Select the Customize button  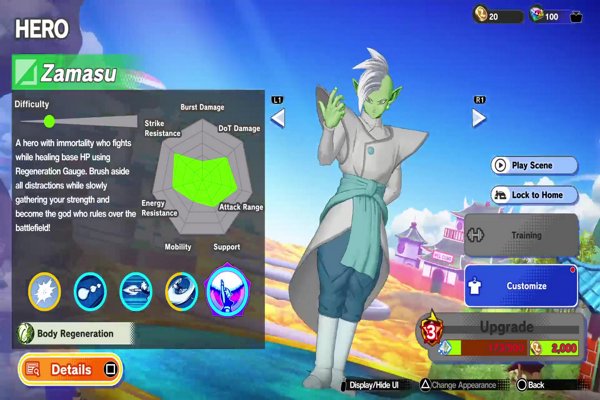pos(520,286)
